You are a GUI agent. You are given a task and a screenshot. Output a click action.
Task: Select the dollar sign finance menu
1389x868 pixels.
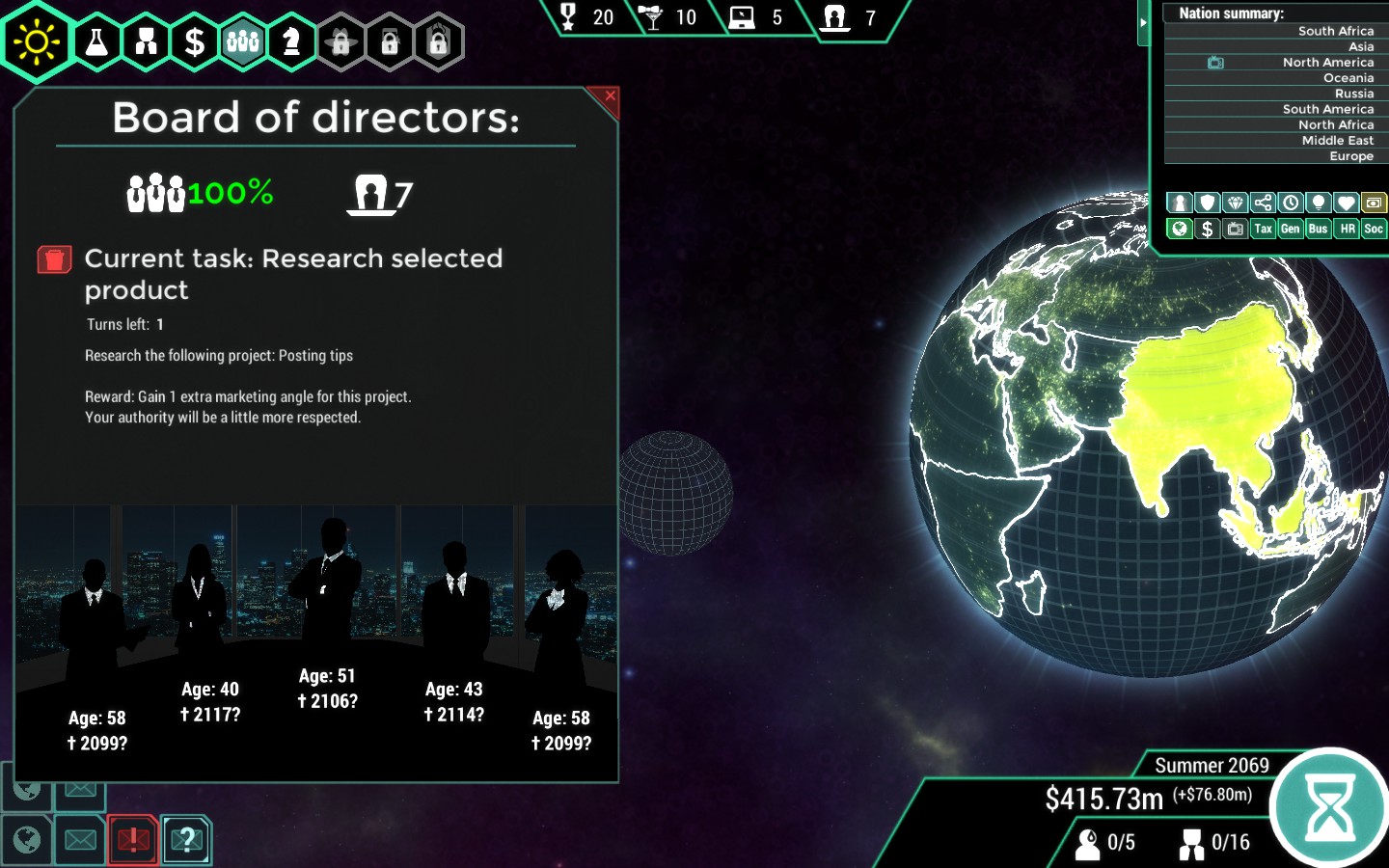click(x=195, y=41)
